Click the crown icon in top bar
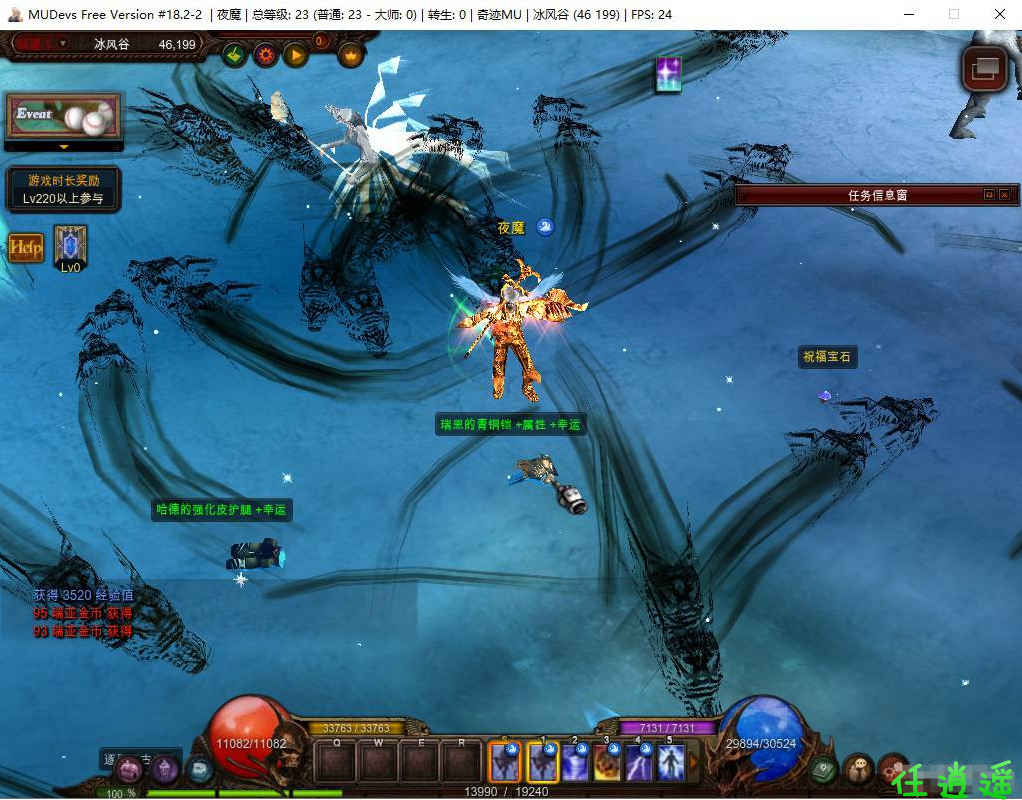Screen dimensions: 1022x800 (350, 55)
